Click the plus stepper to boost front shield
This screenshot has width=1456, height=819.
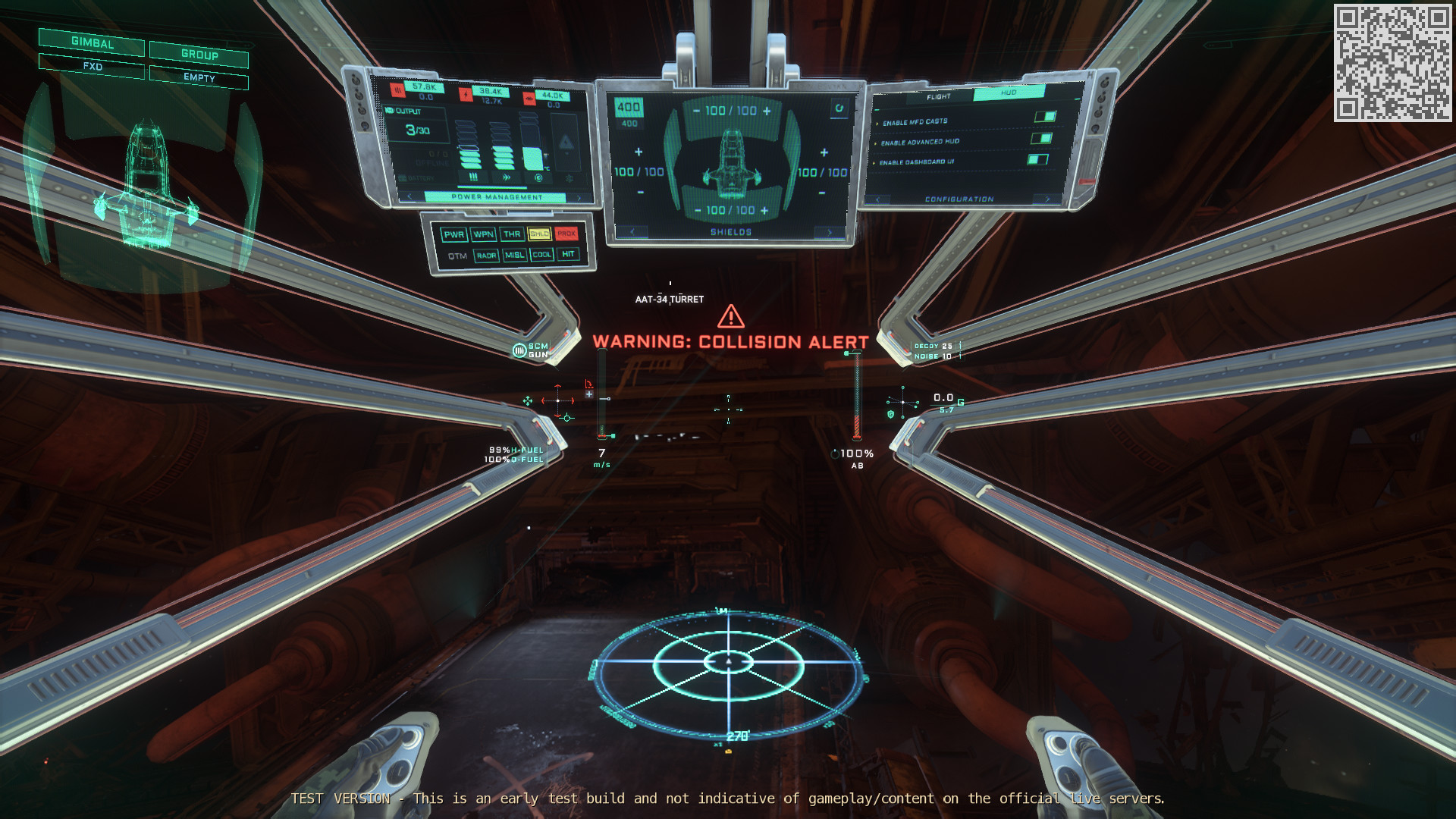pos(767,111)
